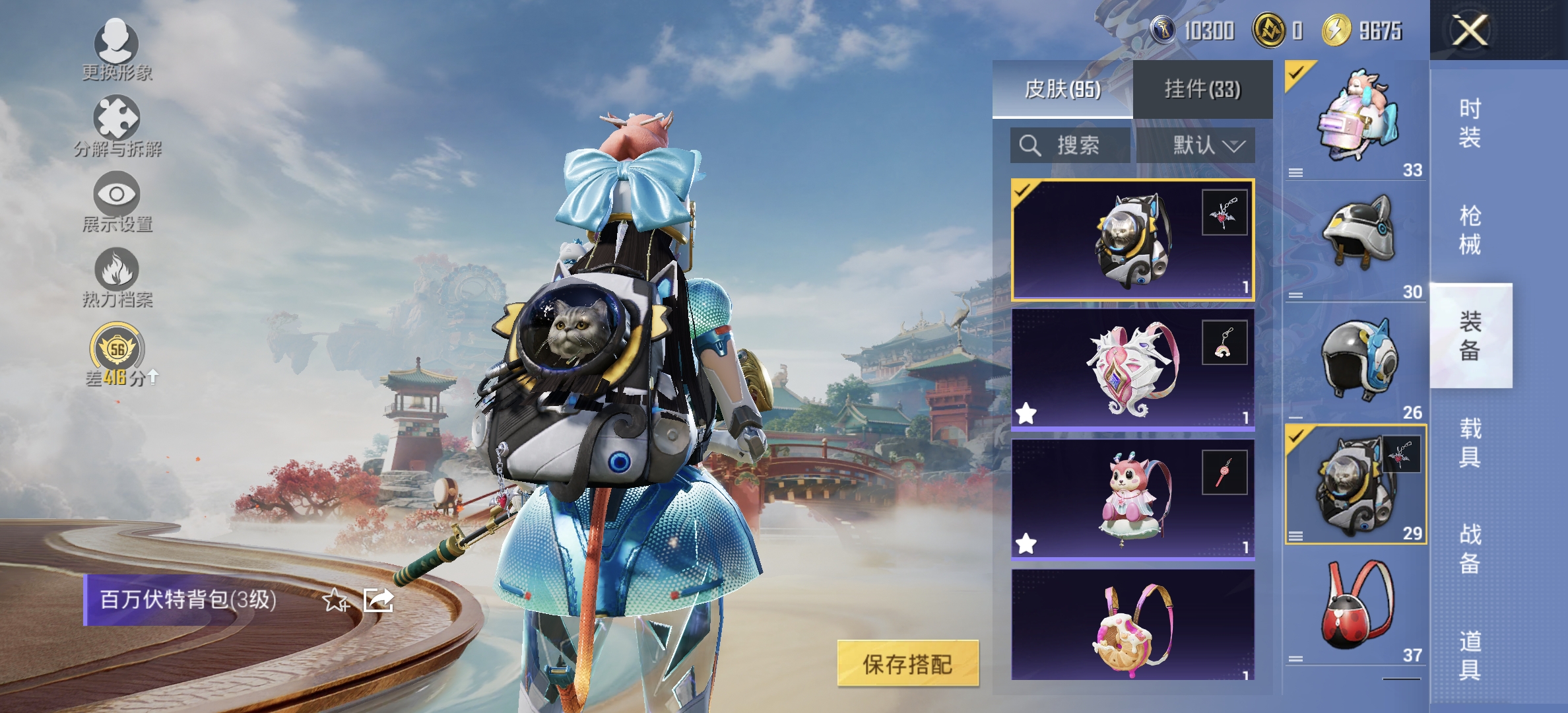Switch to the 挂件(33) pendants tab
This screenshot has height=713, width=1568.
click(x=1201, y=89)
